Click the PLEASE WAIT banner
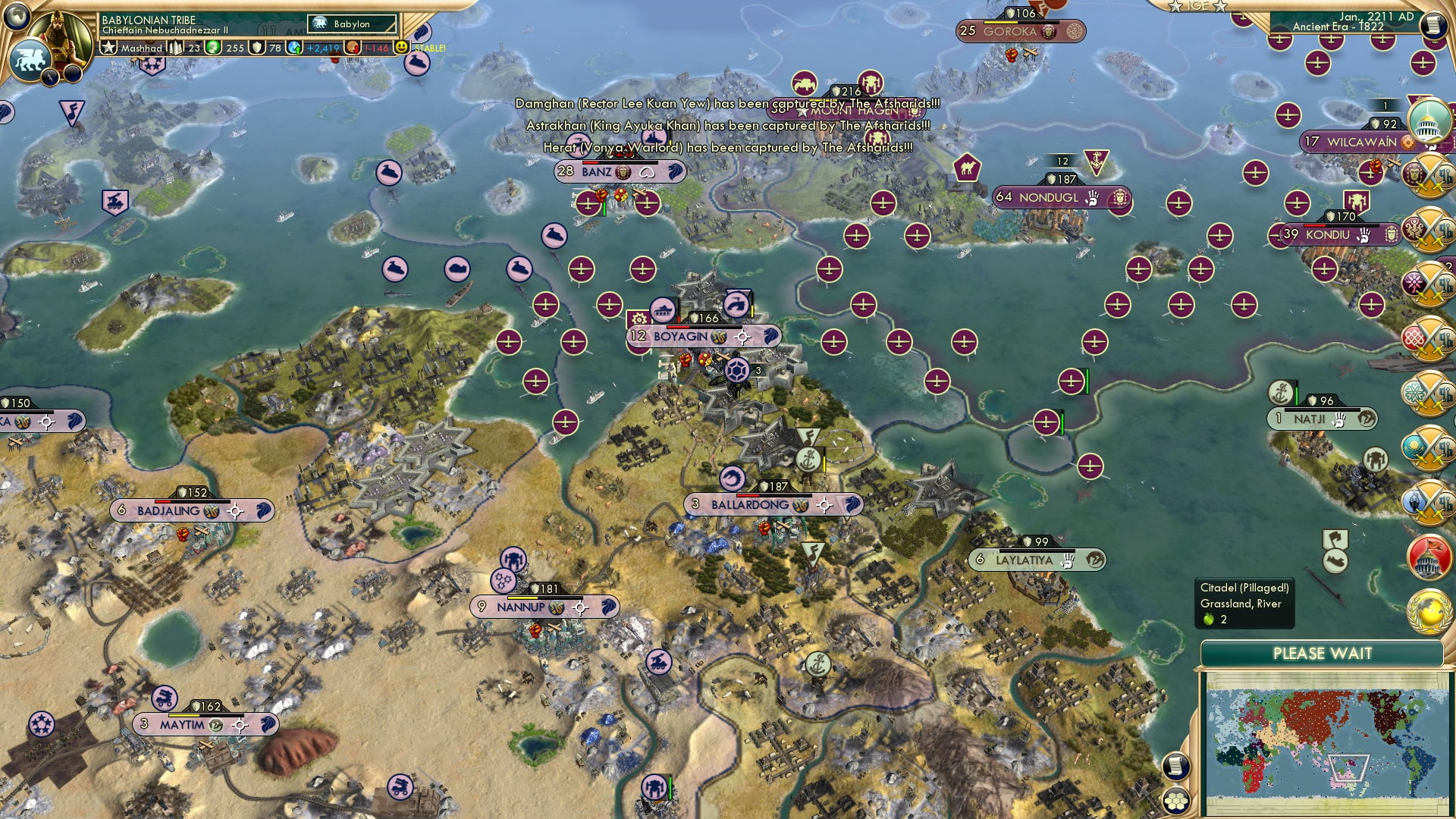 tap(1324, 653)
